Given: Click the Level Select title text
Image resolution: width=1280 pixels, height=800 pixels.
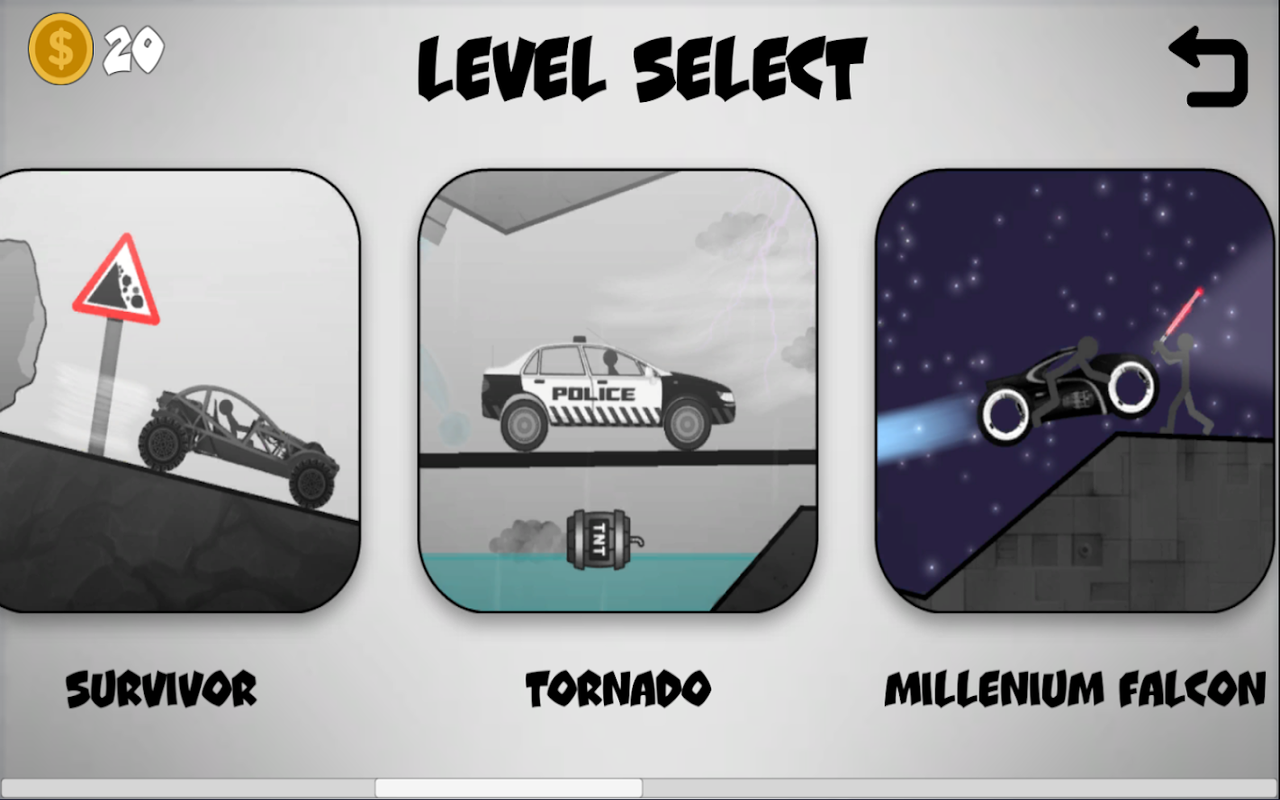Looking at the screenshot, I should [x=641, y=65].
